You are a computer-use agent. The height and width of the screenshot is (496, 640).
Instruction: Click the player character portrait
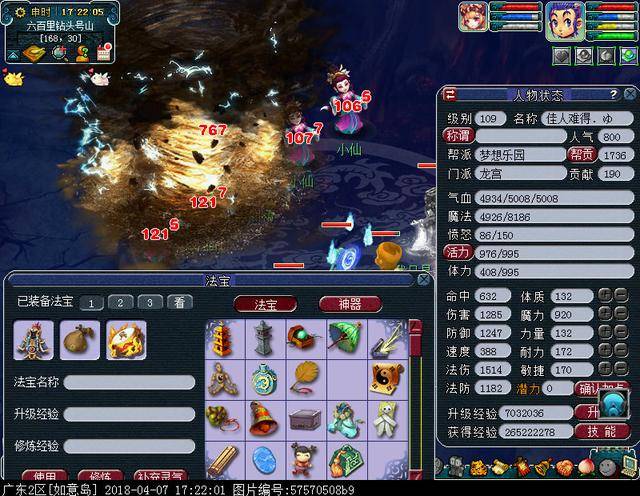565,18
